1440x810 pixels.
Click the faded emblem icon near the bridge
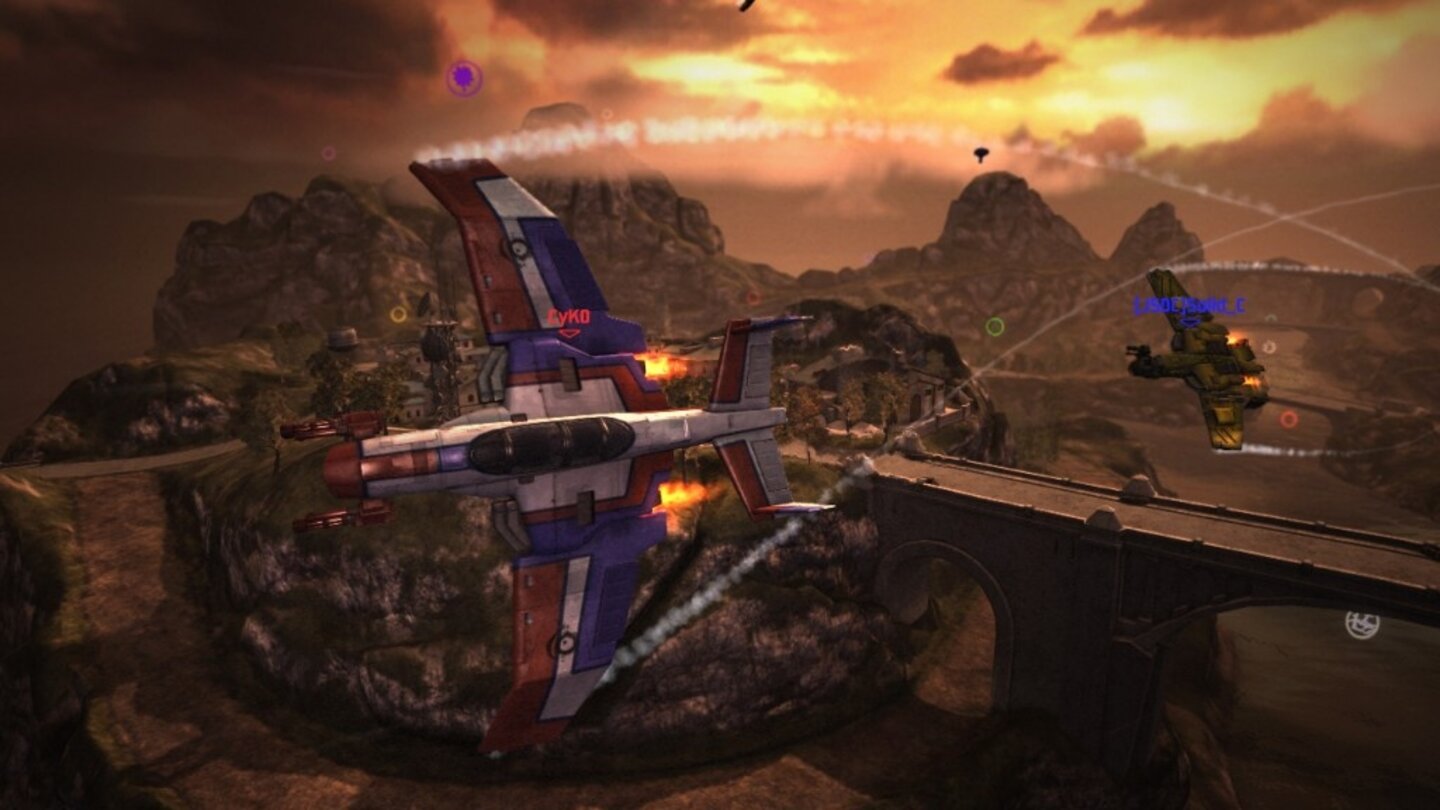[x=1362, y=624]
